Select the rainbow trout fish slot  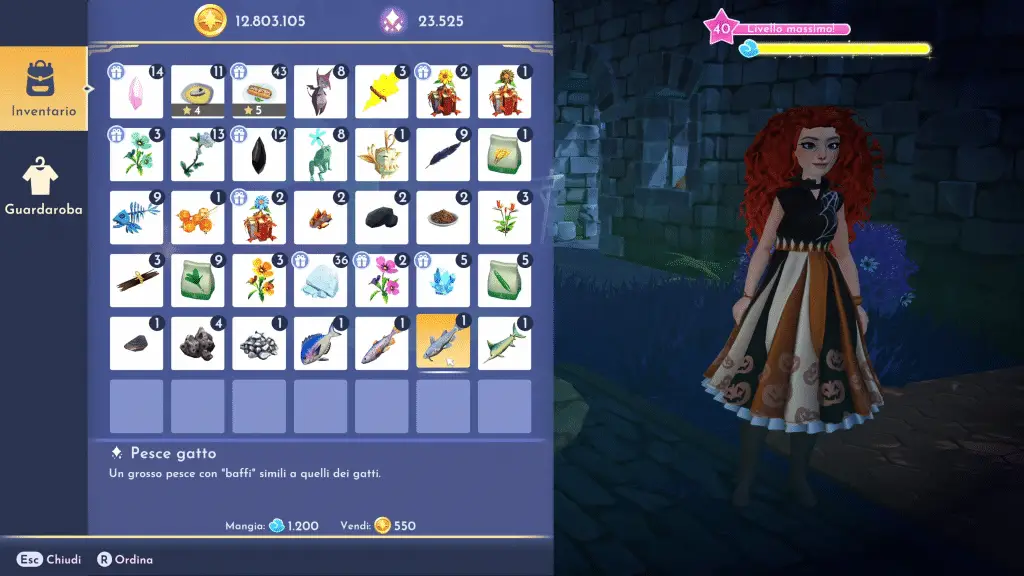click(x=381, y=343)
